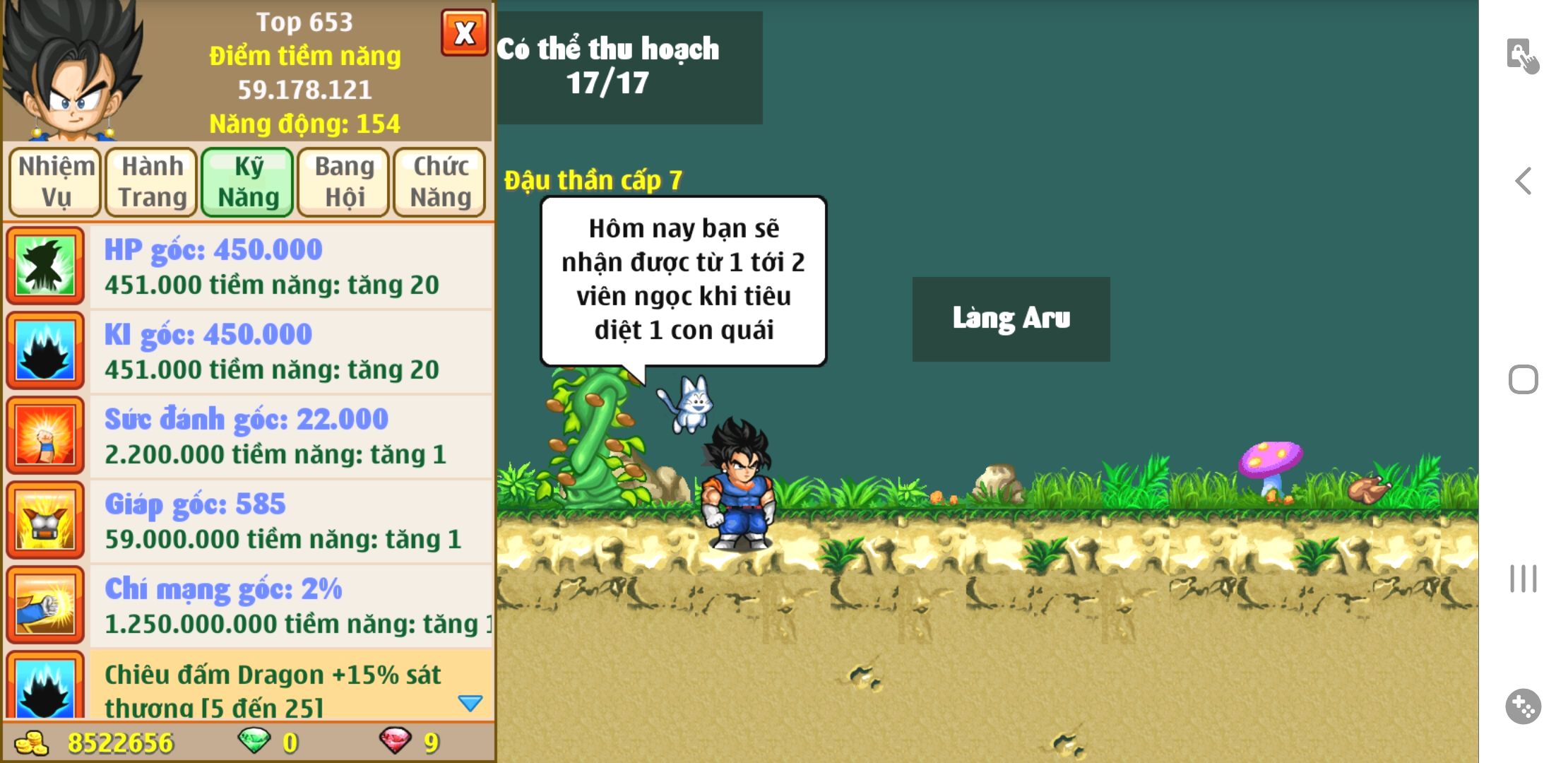Open the Hành Trang tab
The width and height of the screenshot is (1568, 763).
[x=152, y=182]
